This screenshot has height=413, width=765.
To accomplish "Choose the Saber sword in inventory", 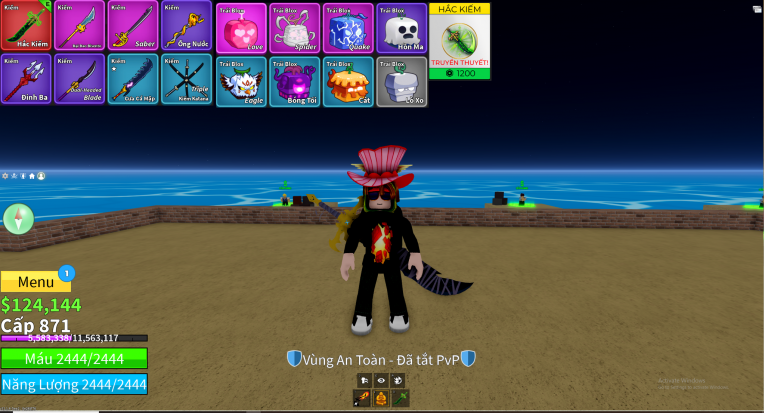I will click(x=133, y=25).
